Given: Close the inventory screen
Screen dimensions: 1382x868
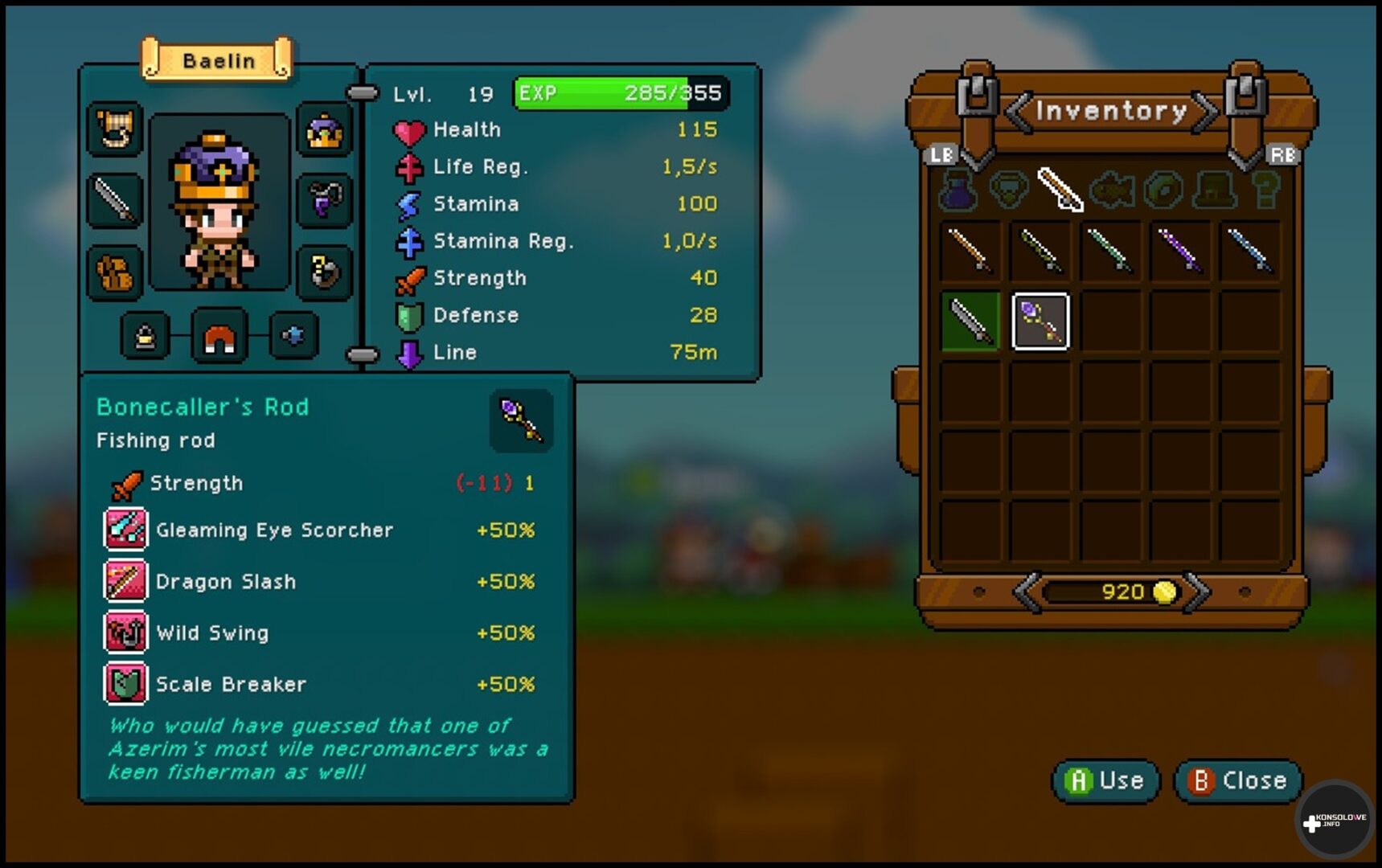Looking at the screenshot, I should (x=1237, y=780).
